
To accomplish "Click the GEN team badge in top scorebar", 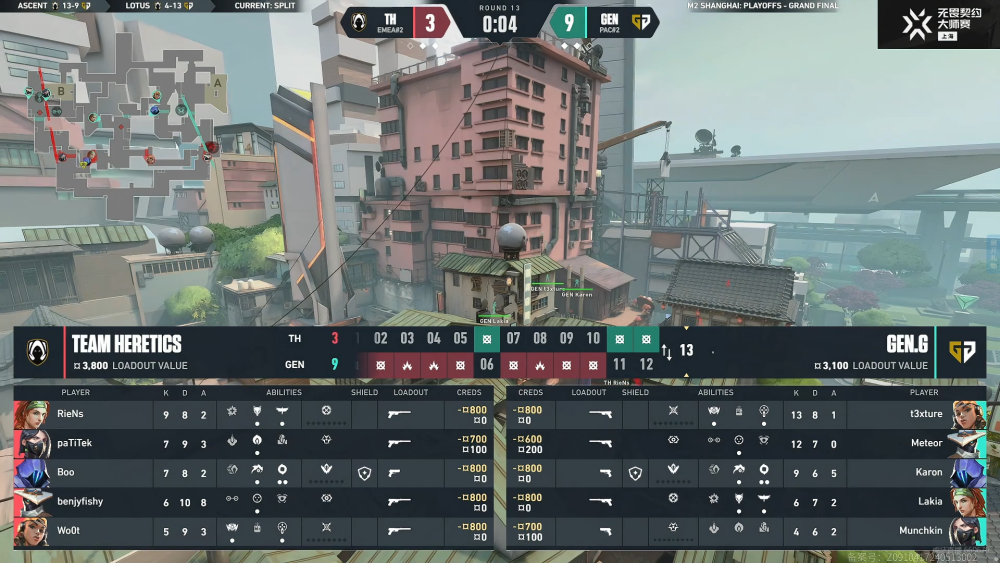I will [x=641, y=22].
